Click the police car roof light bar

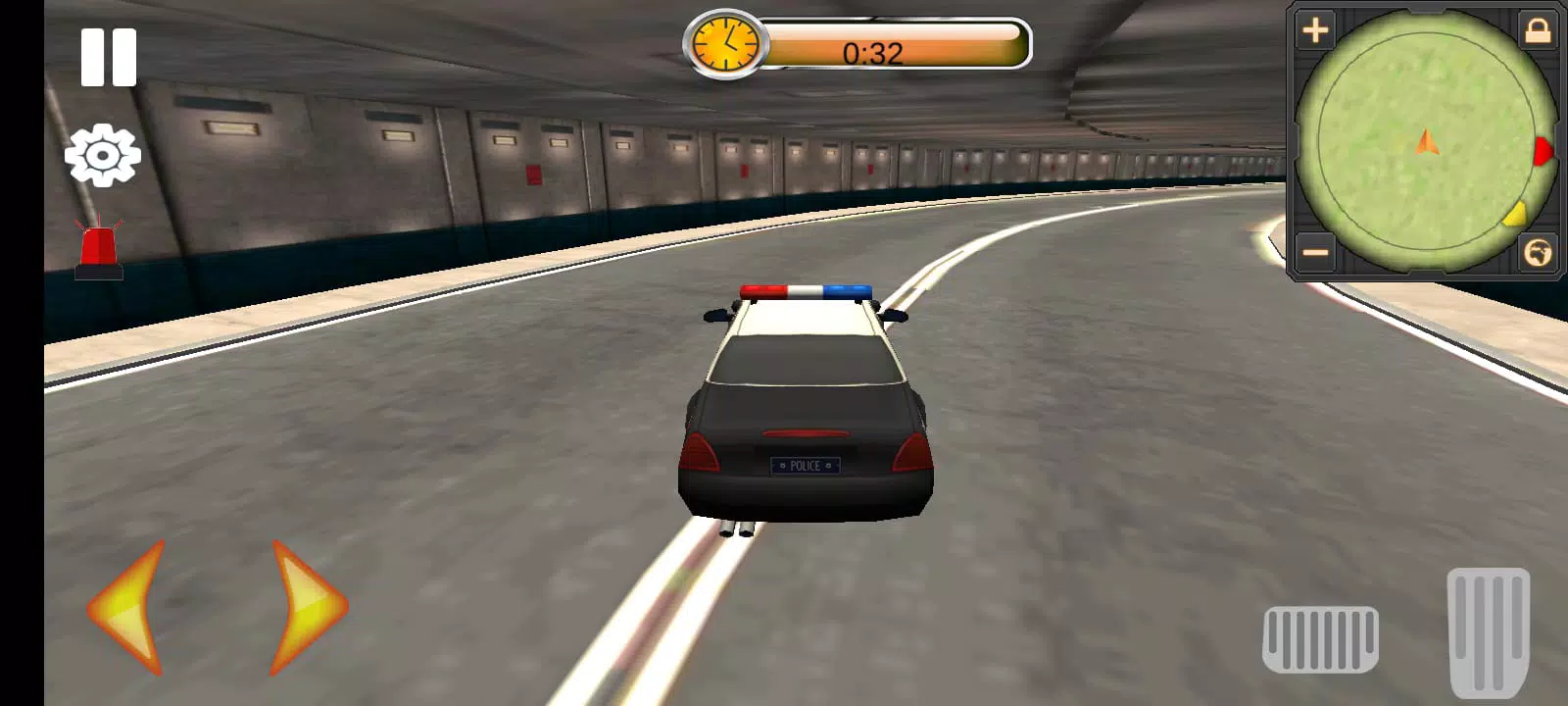pos(808,289)
